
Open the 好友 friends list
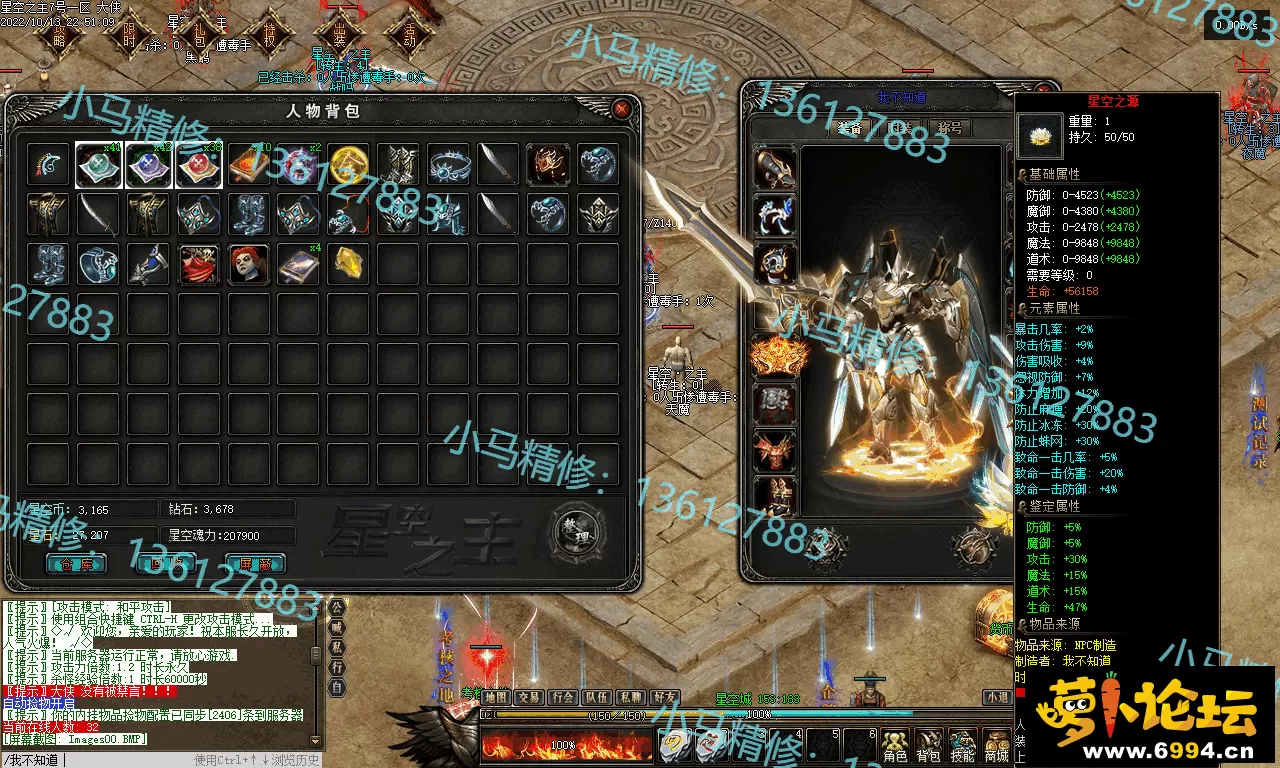664,697
